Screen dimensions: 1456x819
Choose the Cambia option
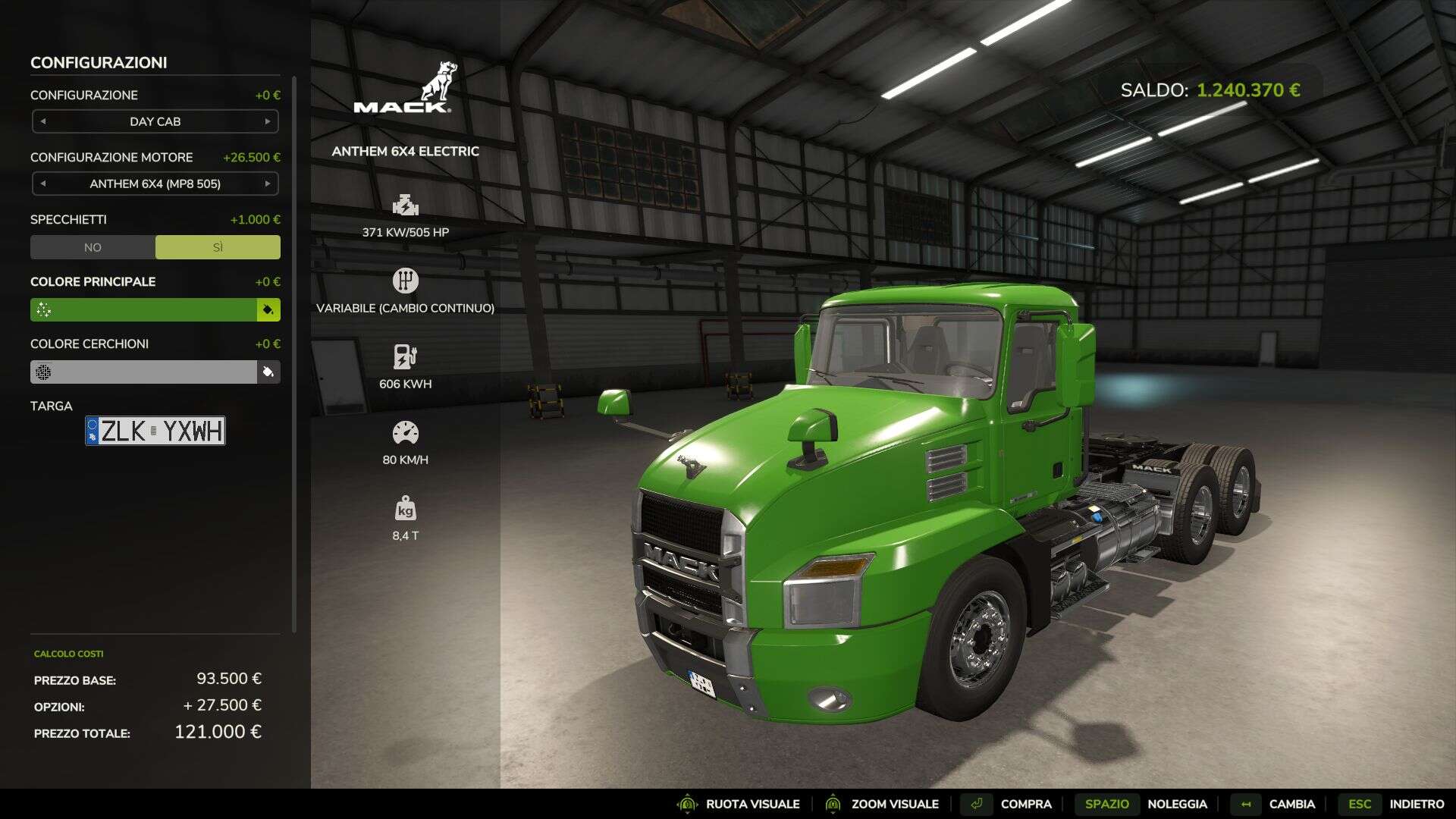[x=1274, y=804]
